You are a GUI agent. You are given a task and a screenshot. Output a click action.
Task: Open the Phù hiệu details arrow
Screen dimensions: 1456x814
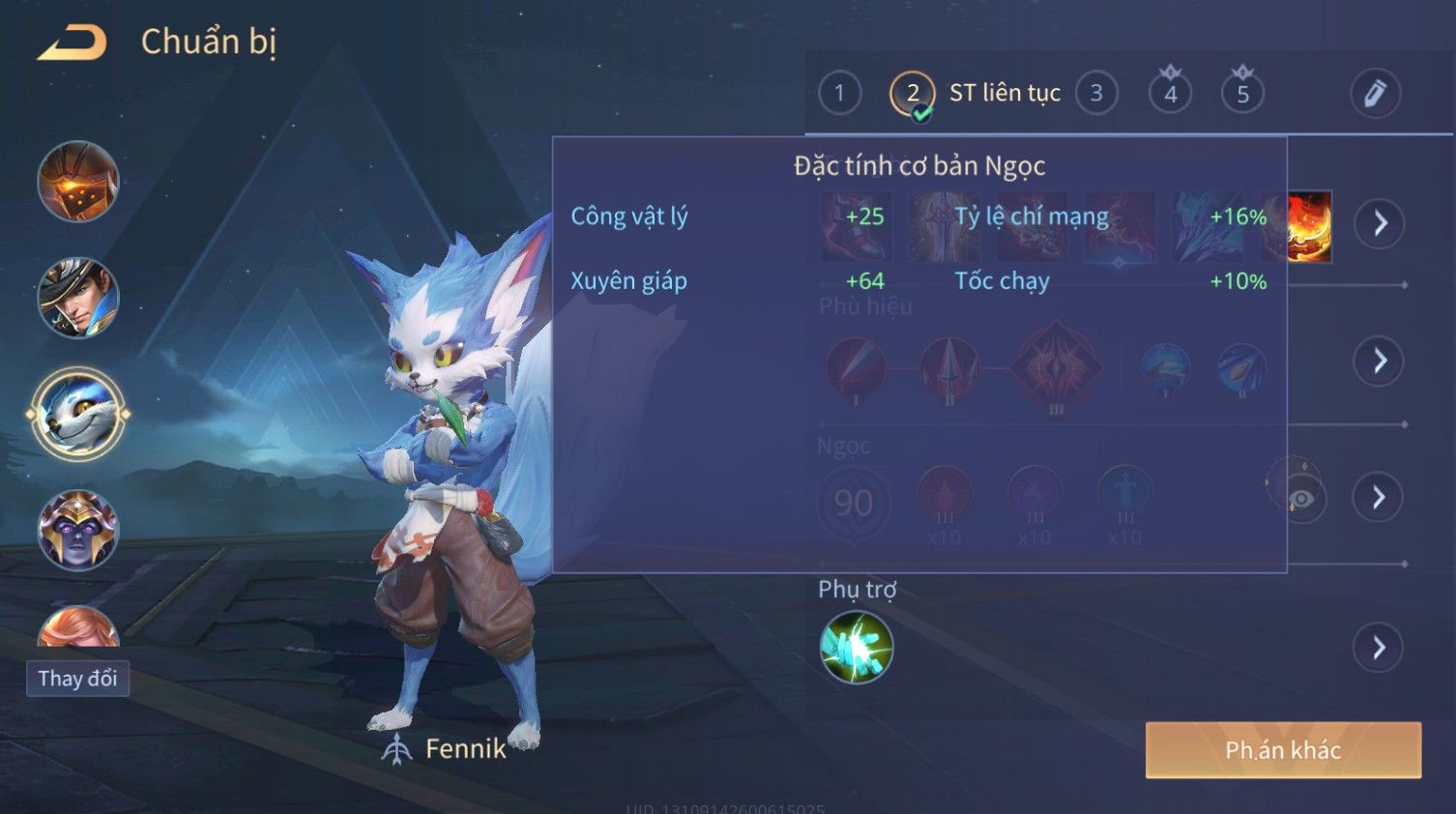(x=1380, y=361)
